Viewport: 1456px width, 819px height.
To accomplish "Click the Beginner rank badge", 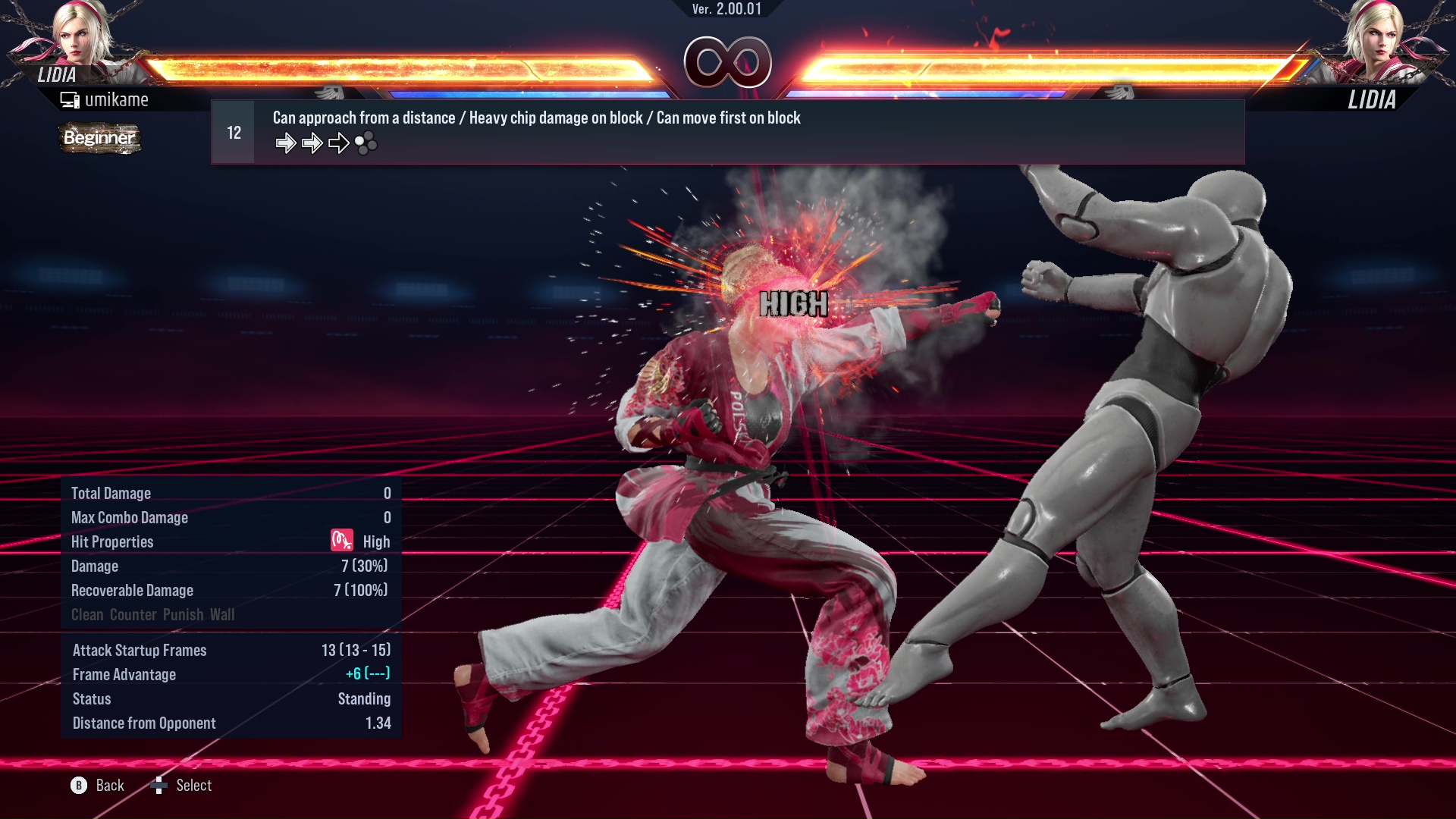I will [x=99, y=139].
